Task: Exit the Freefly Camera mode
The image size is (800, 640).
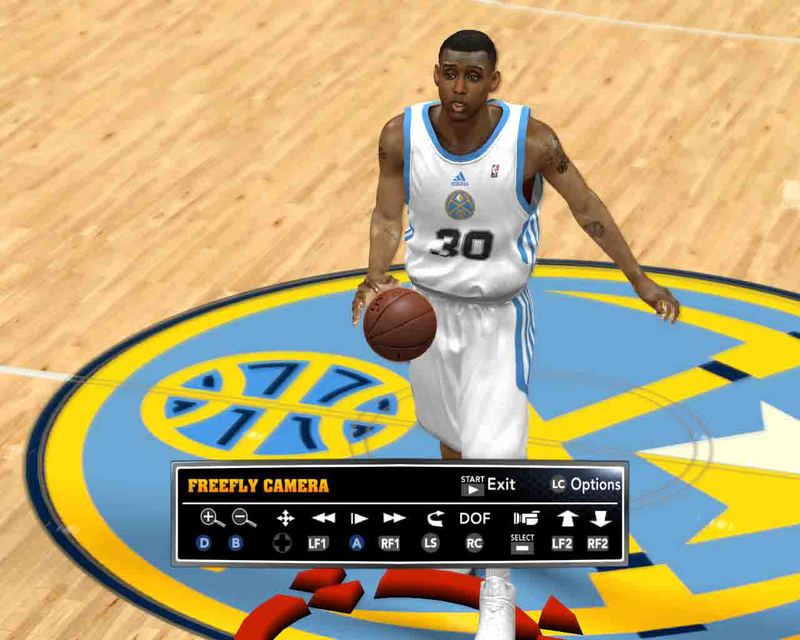Action: pyautogui.click(x=488, y=485)
